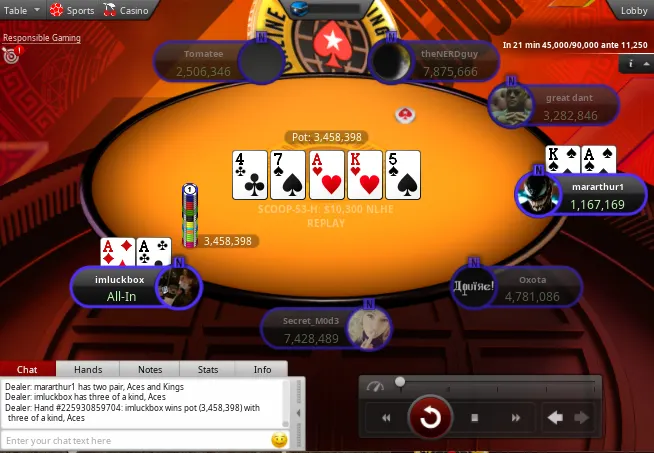This screenshot has width=654, height=453.
Task: Open the Table dropdown menu
Action: pyautogui.click(x=22, y=10)
